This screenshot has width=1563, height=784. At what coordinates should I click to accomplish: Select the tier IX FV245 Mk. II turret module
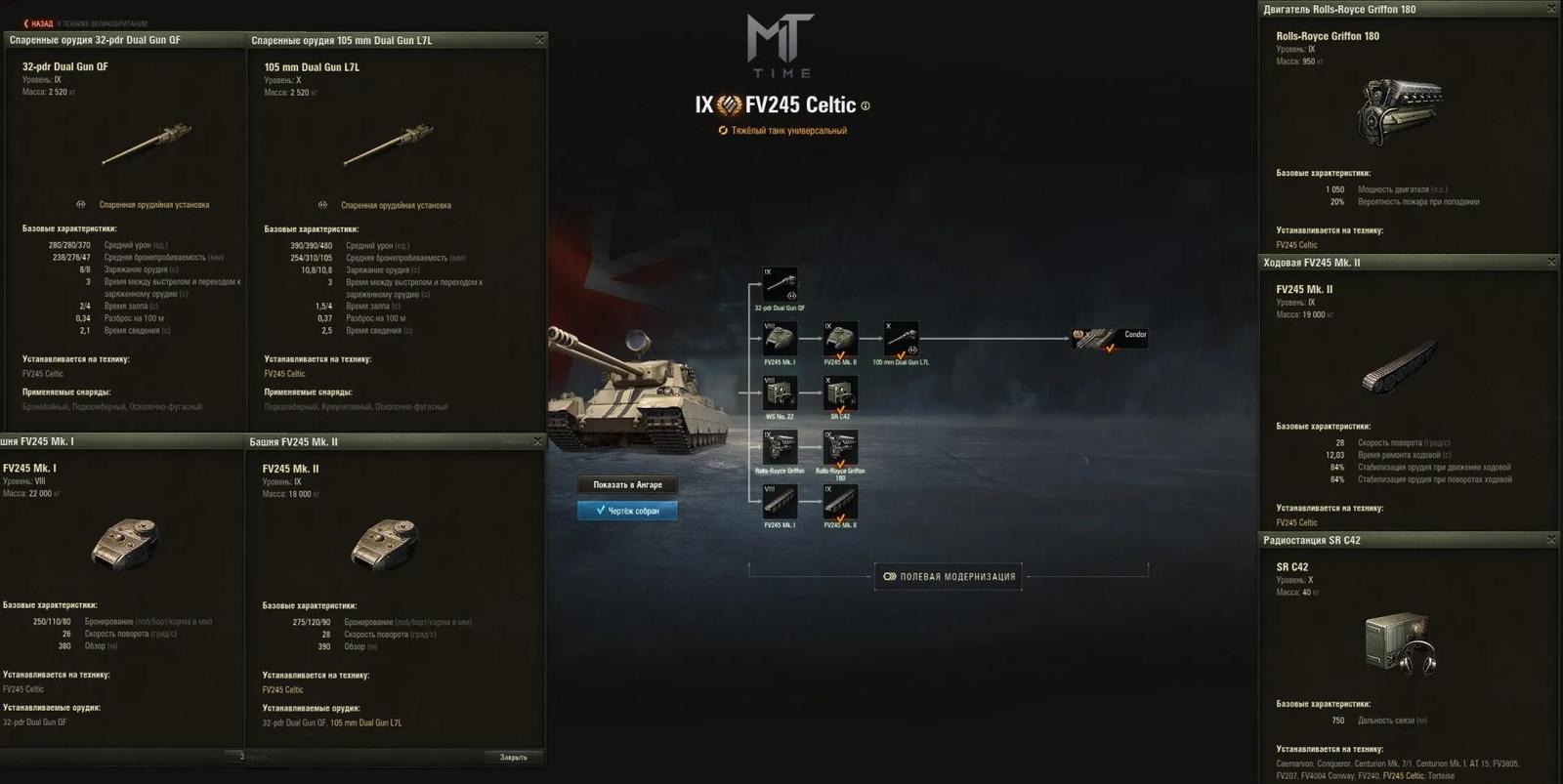(x=839, y=339)
